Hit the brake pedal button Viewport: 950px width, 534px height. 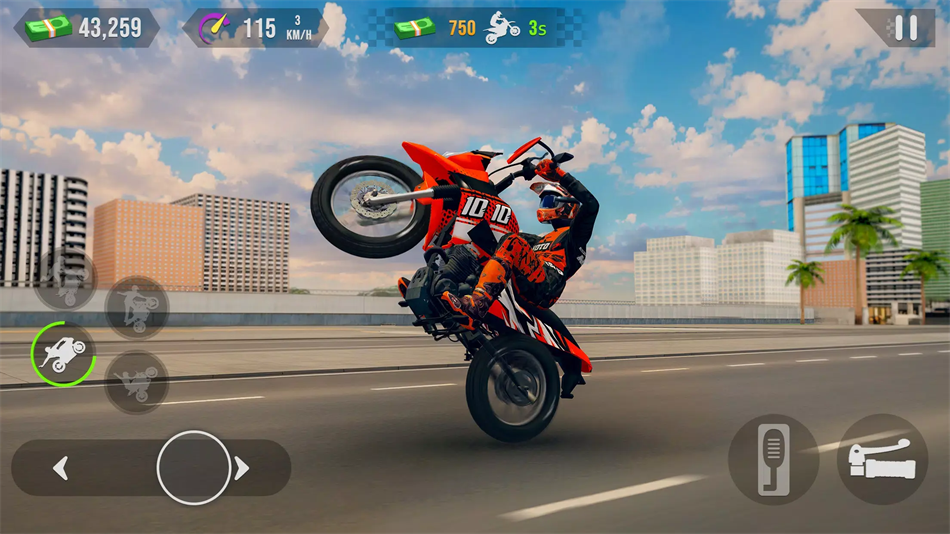click(x=773, y=459)
